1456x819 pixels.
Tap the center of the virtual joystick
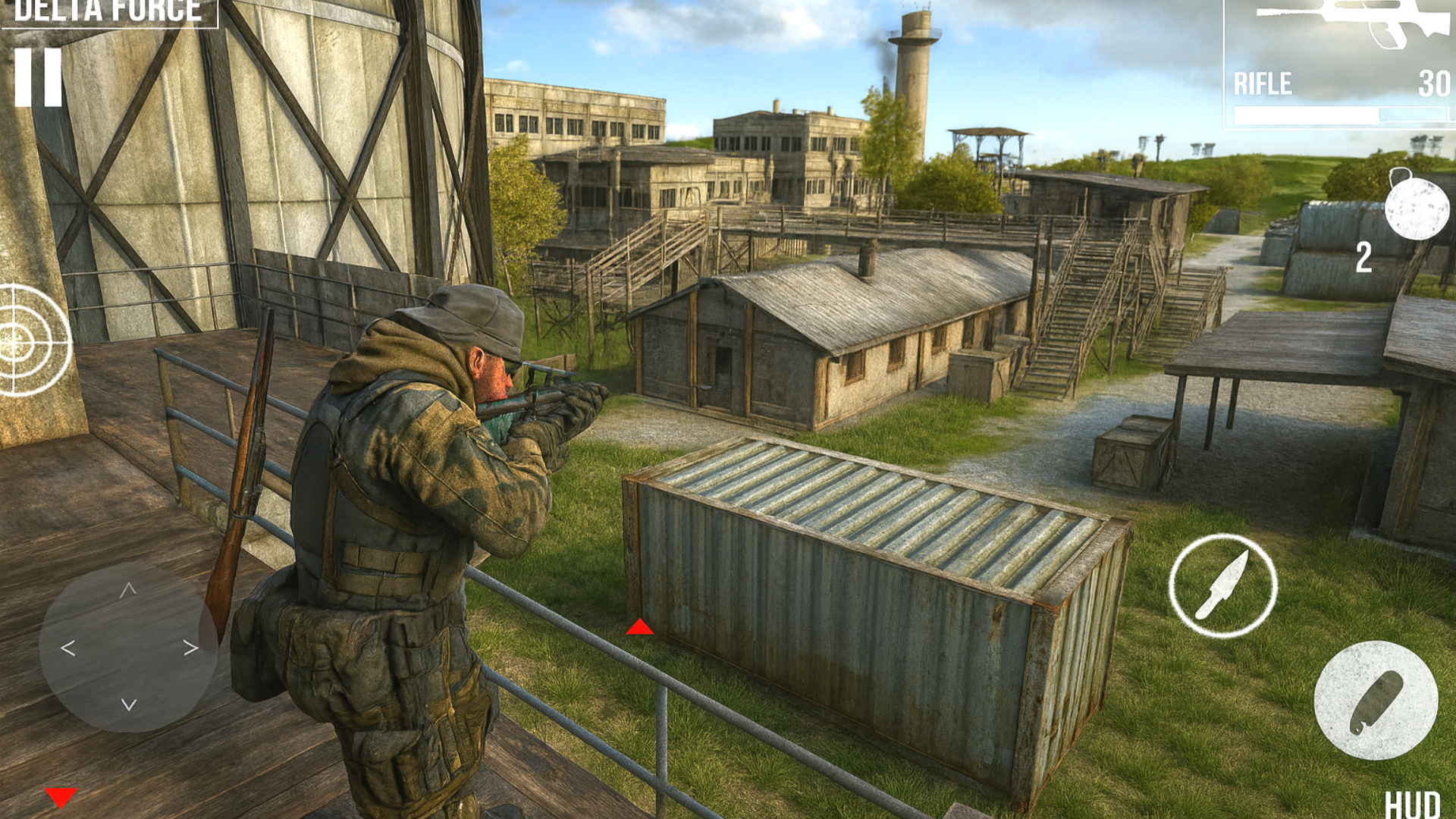(127, 648)
